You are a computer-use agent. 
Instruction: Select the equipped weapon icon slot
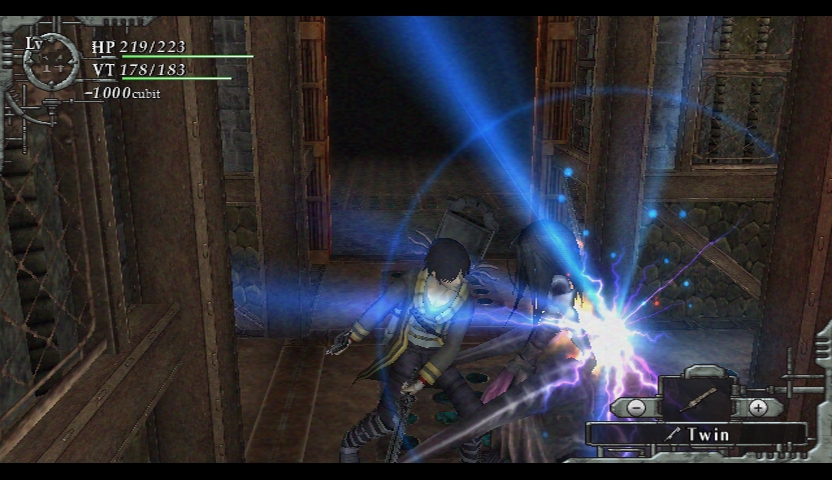pyautogui.click(x=696, y=398)
